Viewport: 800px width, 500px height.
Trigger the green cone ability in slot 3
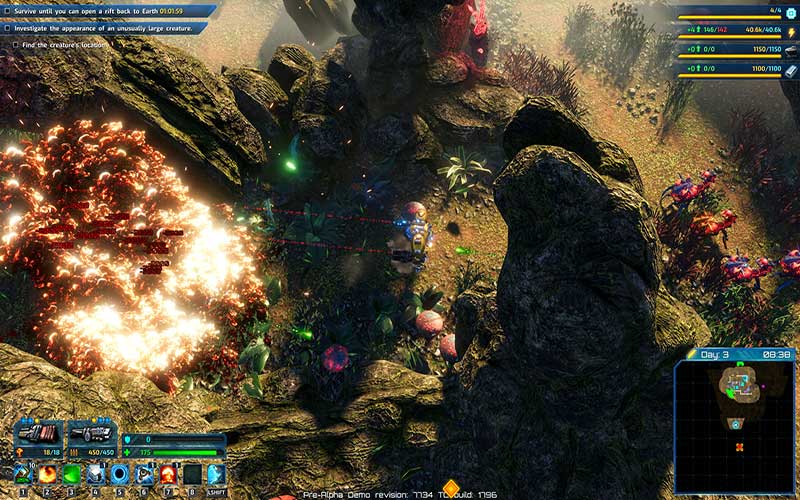click(71, 474)
